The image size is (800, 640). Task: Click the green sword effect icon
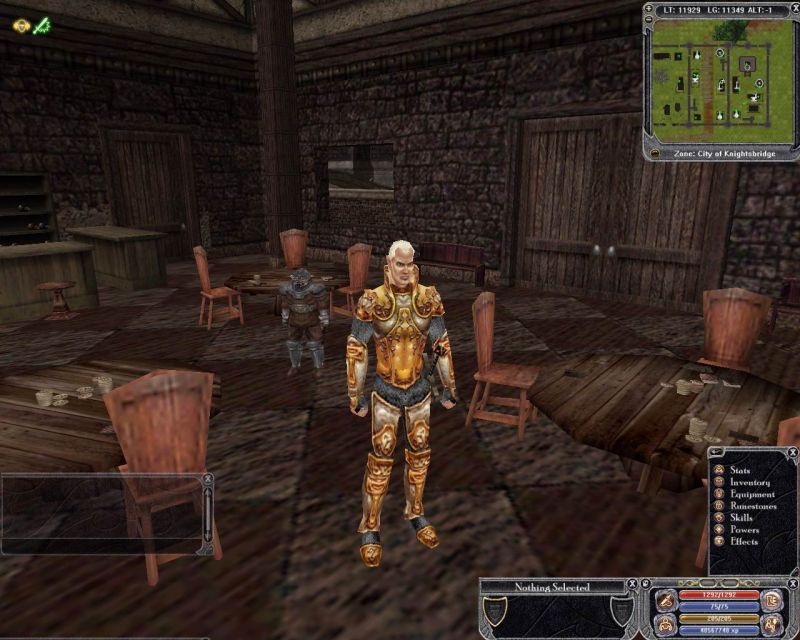click(43, 26)
